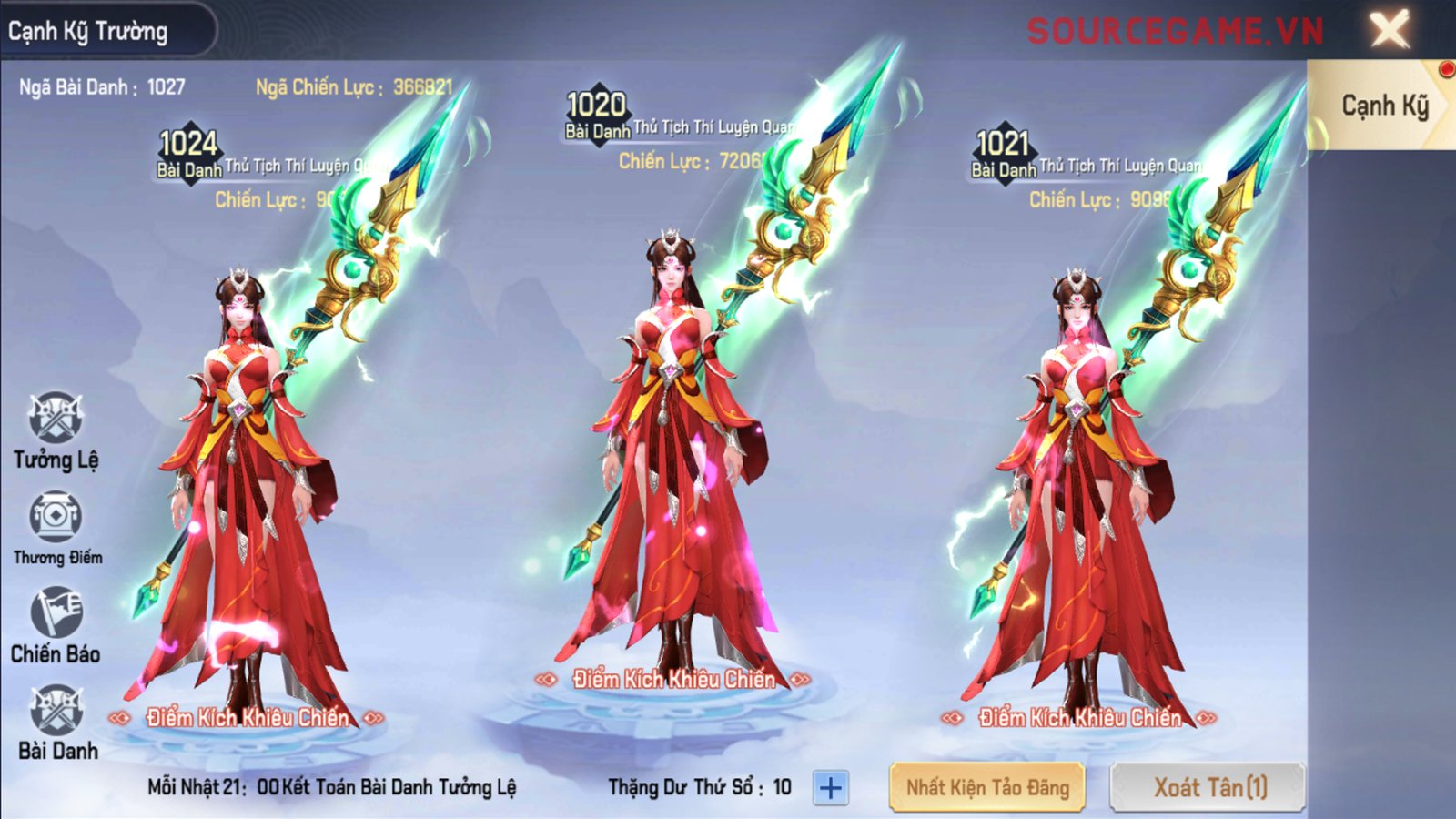Challenge the rank 1021 opponent
The width and height of the screenshot is (1456, 819).
pyautogui.click(x=1079, y=718)
